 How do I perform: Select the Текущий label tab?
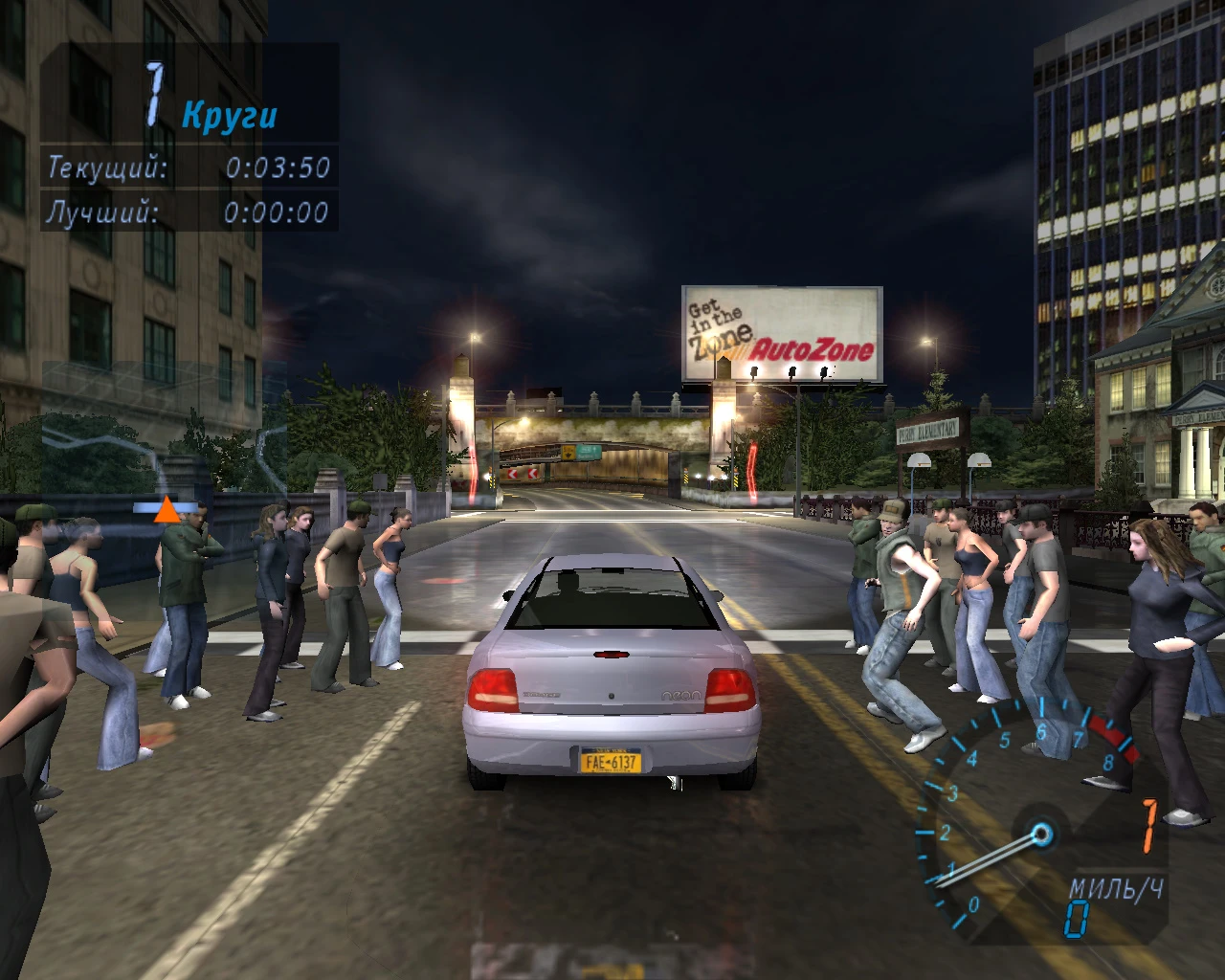pyautogui.click(x=108, y=168)
